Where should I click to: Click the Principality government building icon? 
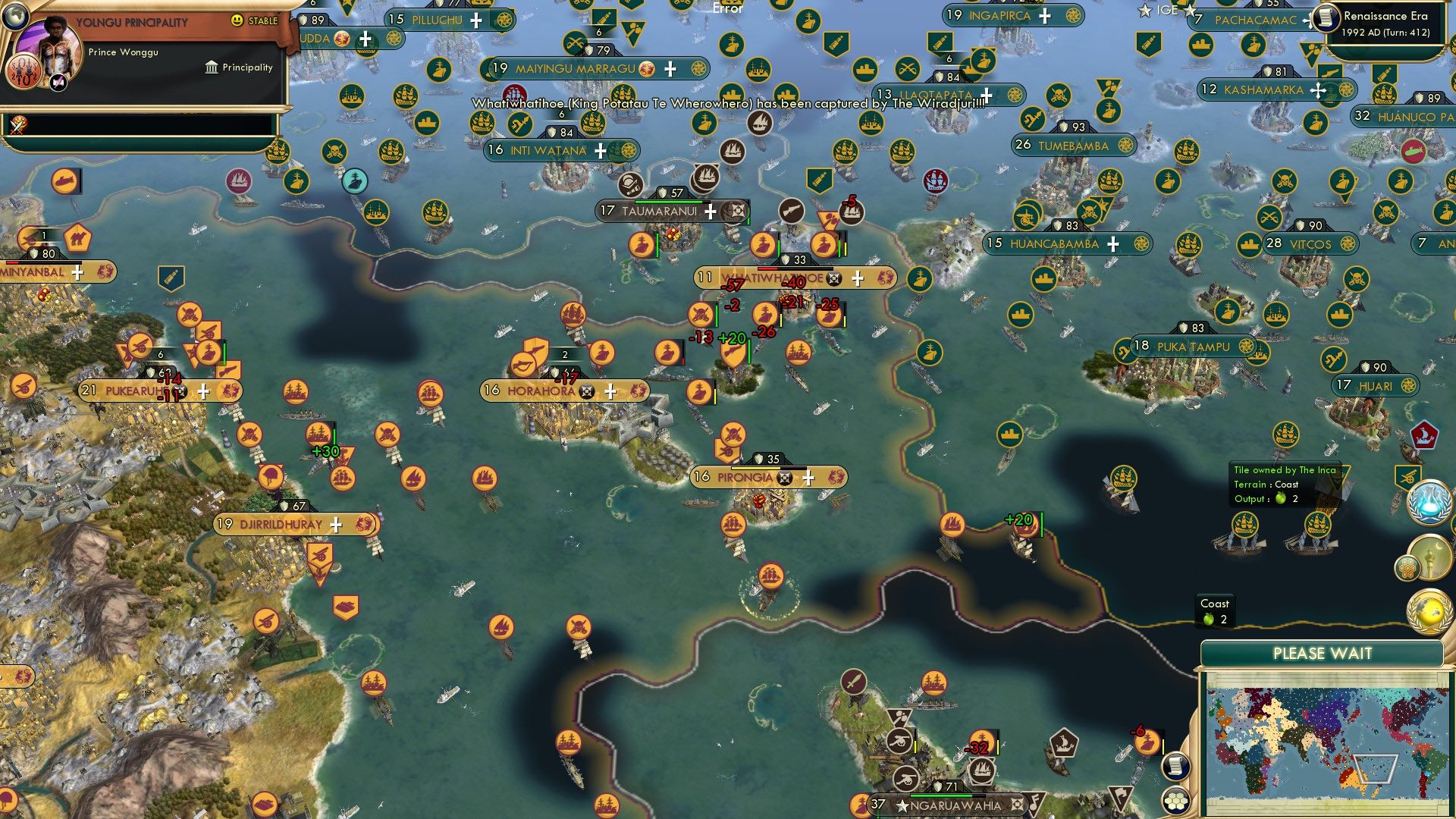210,68
